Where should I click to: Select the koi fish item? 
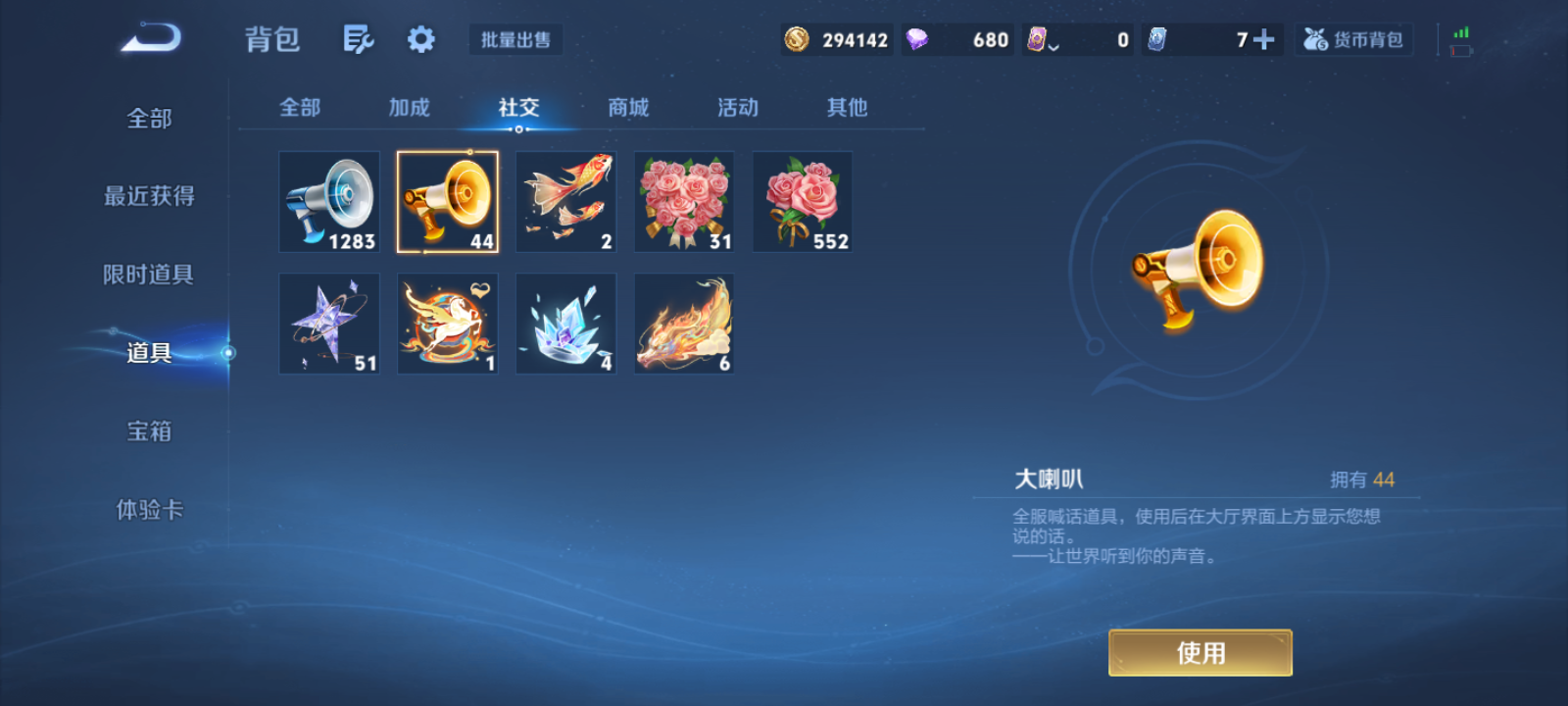click(565, 201)
